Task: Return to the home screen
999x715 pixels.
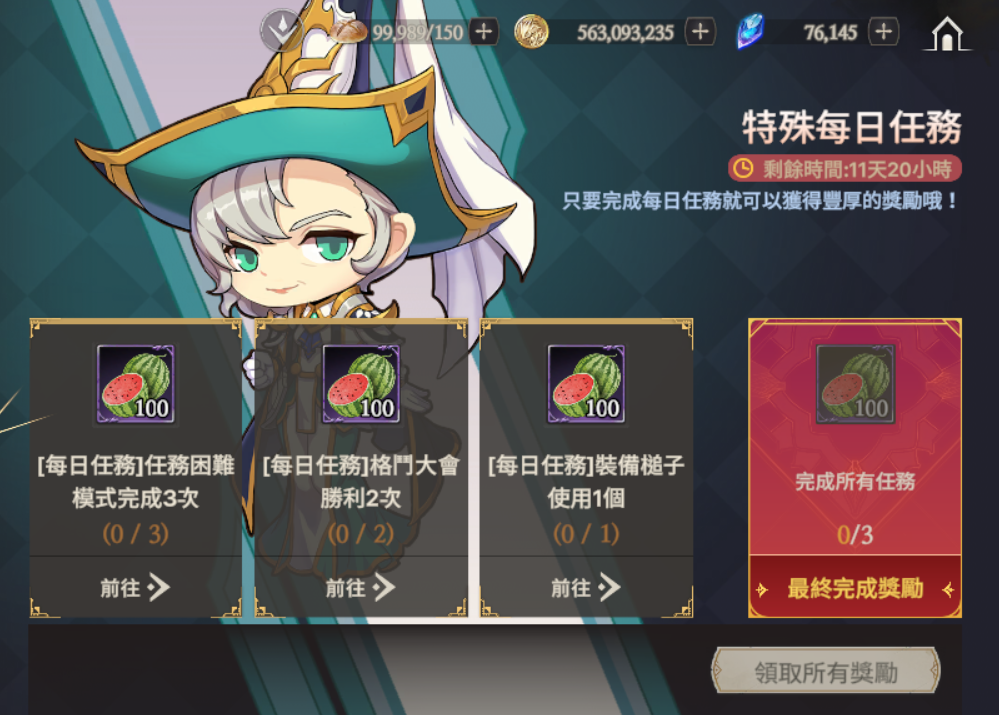Action: pyautogui.click(x=946, y=34)
